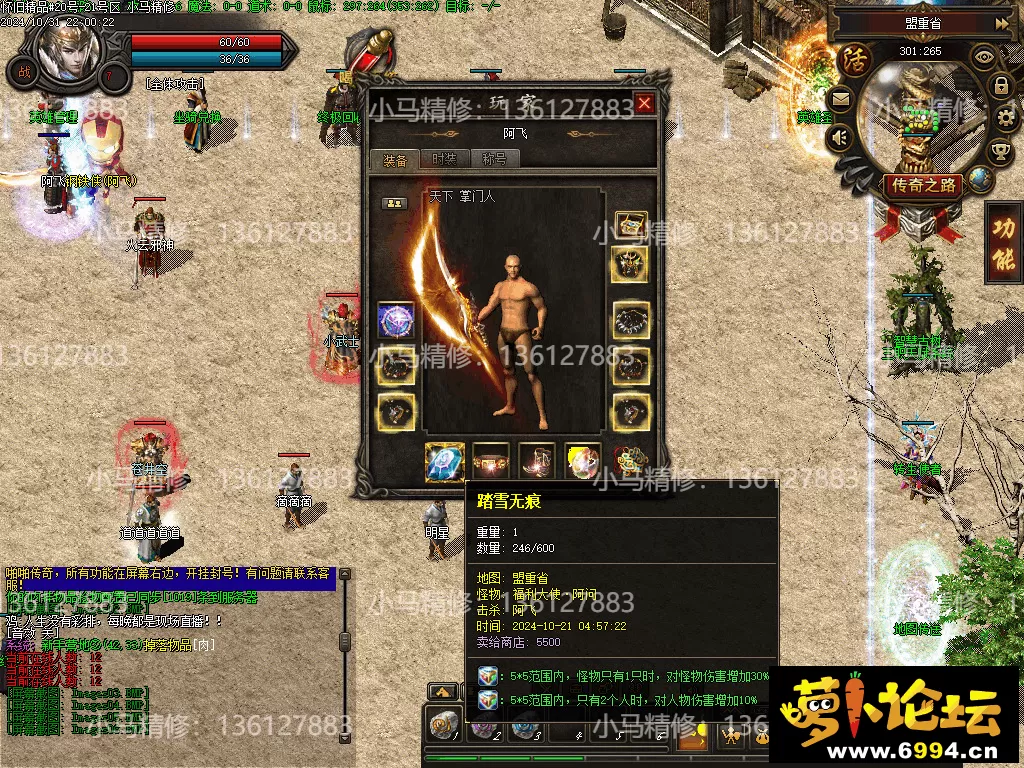Click the purple magic circle equipment slot
The width and height of the screenshot is (1024, 768).
tap(396, 320)
